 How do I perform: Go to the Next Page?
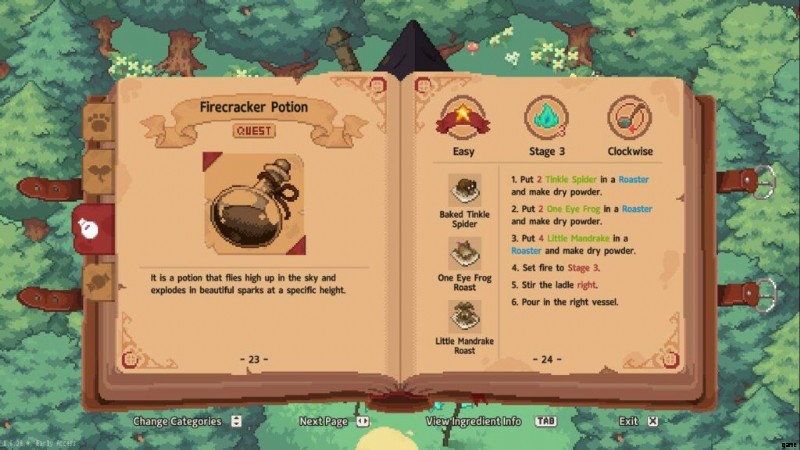(x=324, y=421)
